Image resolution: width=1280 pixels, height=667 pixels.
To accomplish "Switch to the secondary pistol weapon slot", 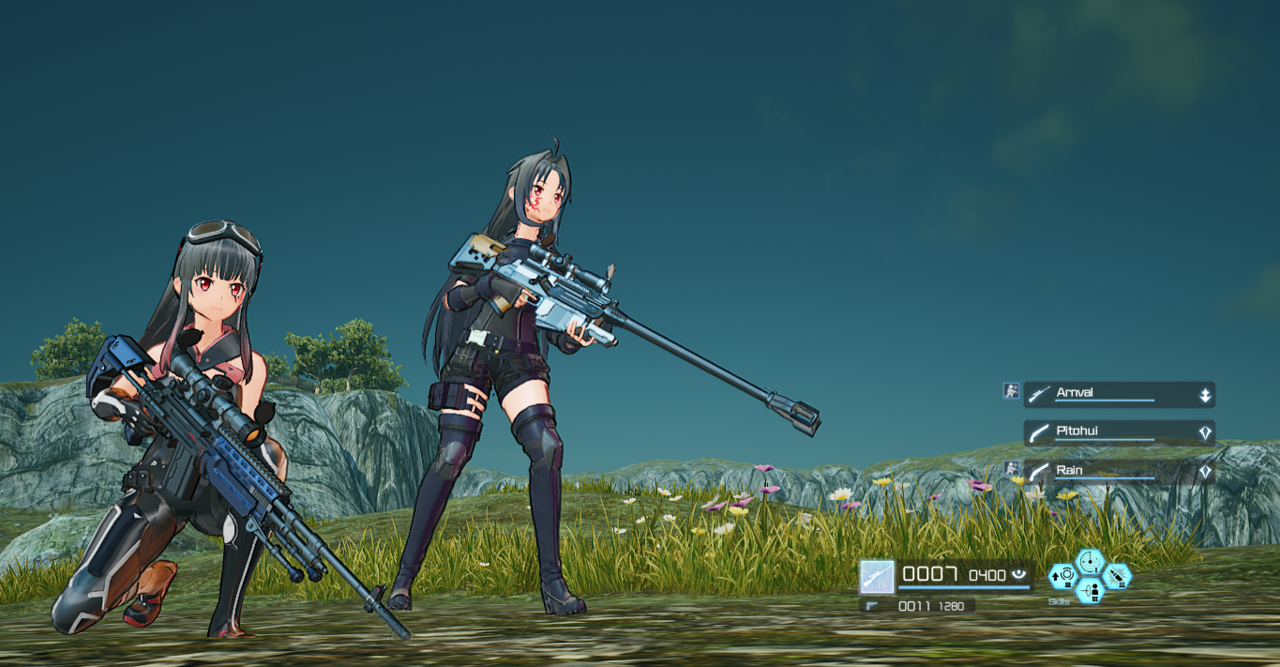I will click(x=916, y=606).
